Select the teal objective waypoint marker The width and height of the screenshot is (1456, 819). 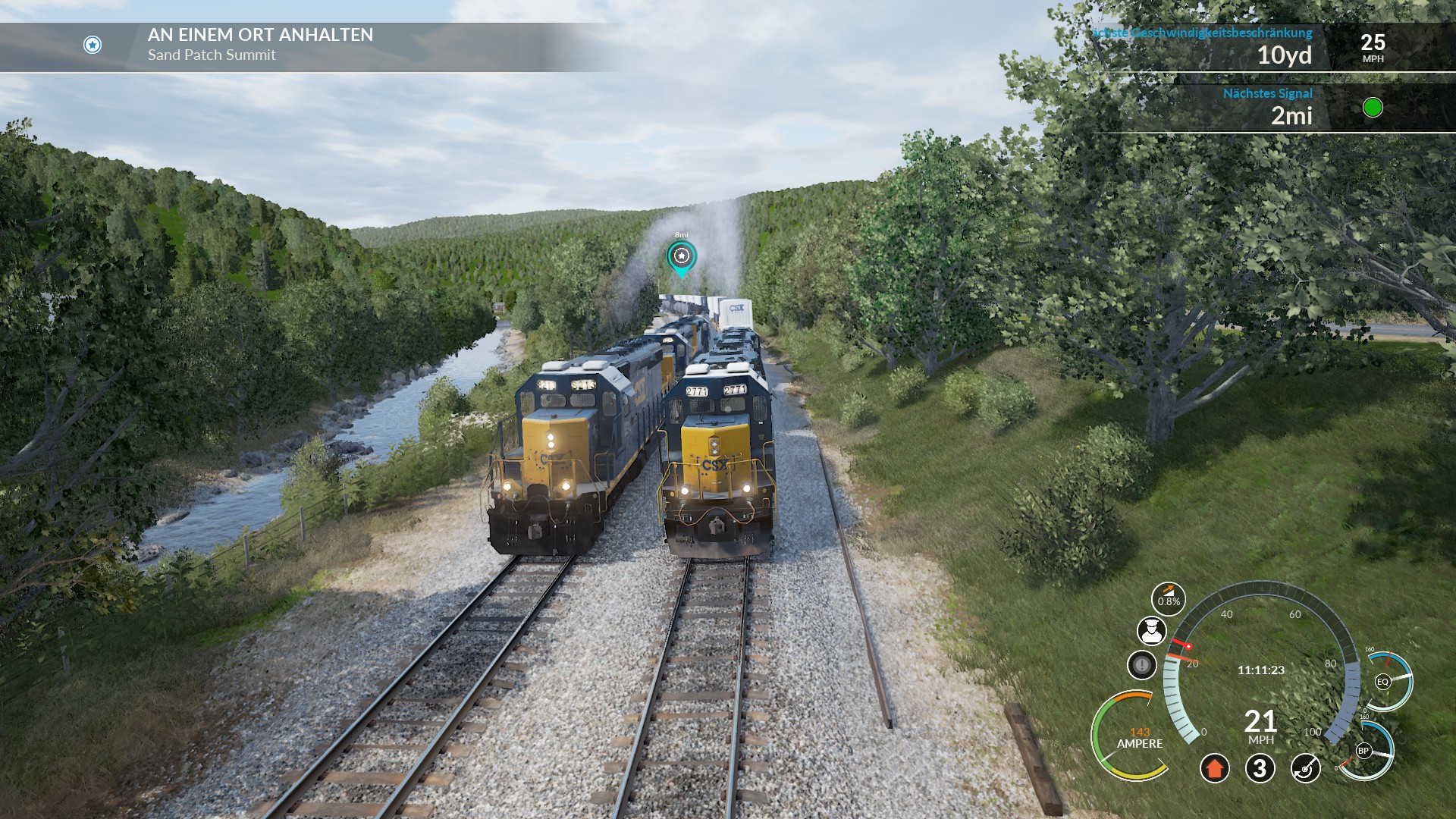click(681, 257)
